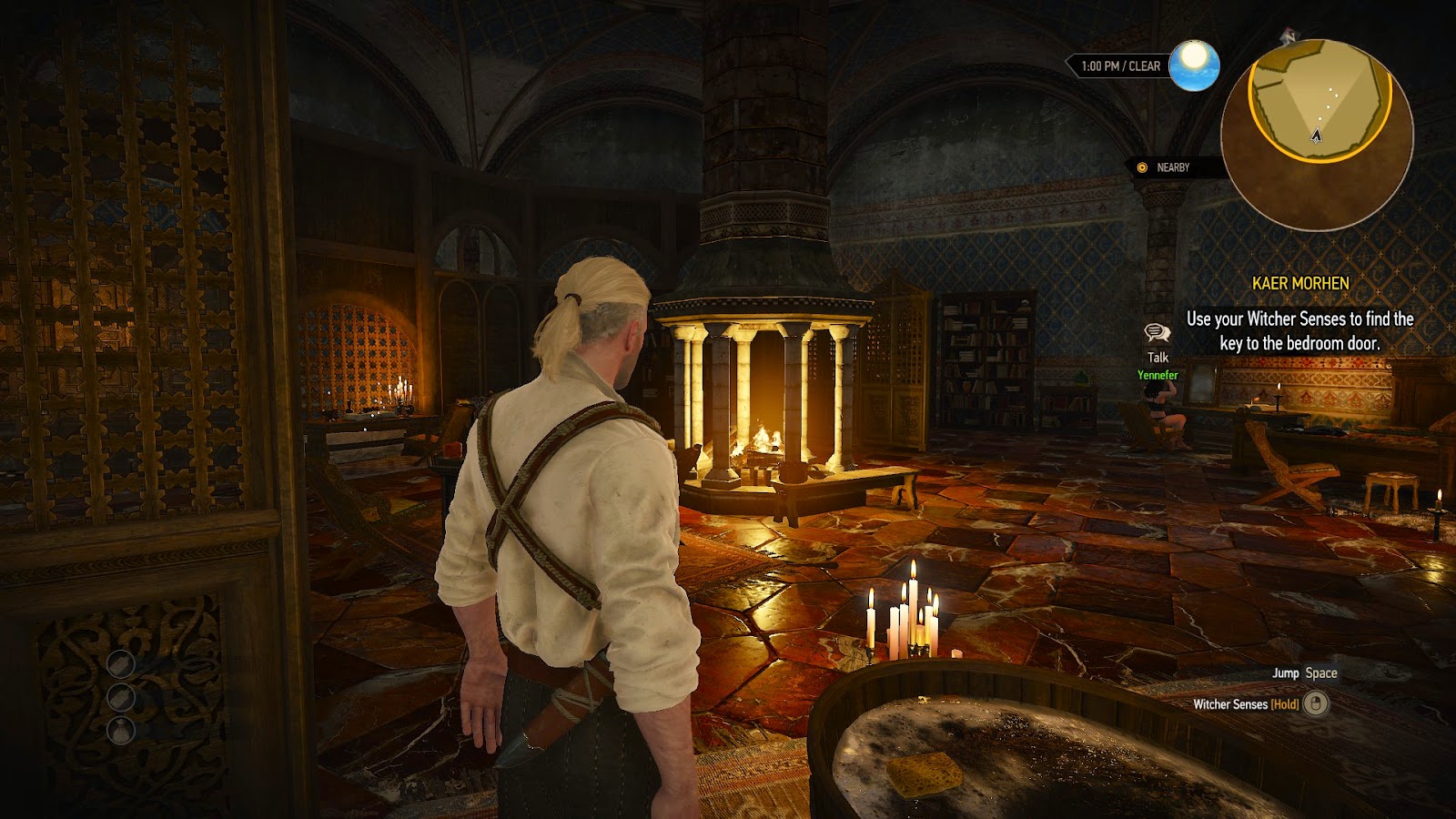Click the Talk speech bubble icon
The image size is (1456, 819).
pos(1158,333)
